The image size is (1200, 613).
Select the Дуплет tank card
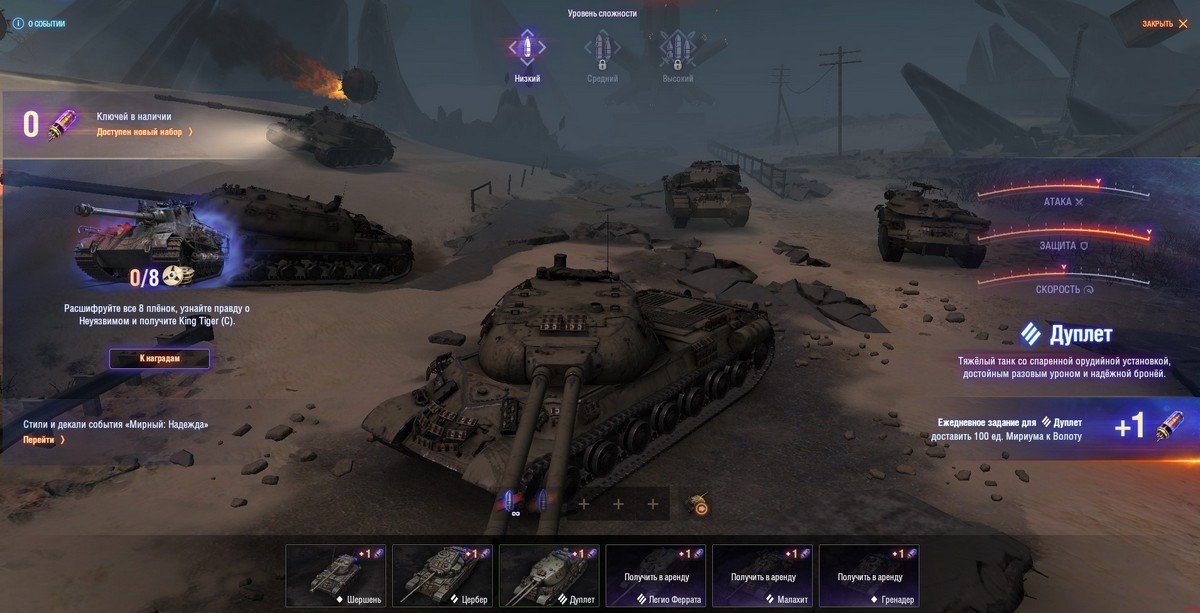point(549,576)
